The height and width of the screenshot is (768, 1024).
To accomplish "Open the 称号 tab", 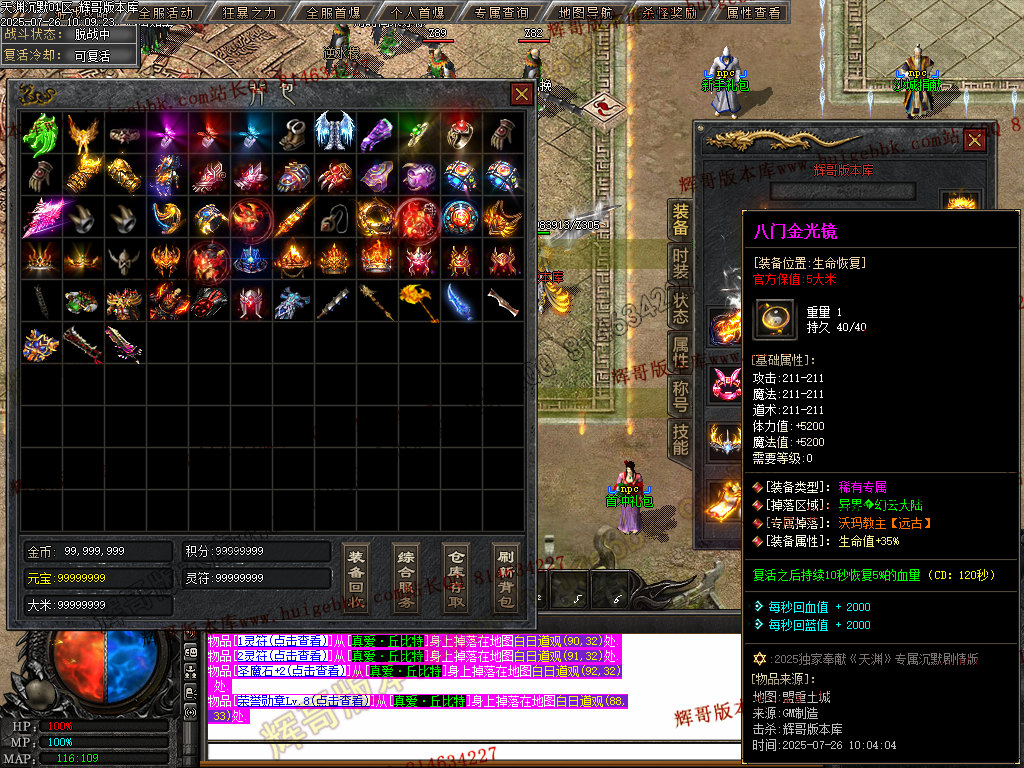I will (x=680, y=396).
